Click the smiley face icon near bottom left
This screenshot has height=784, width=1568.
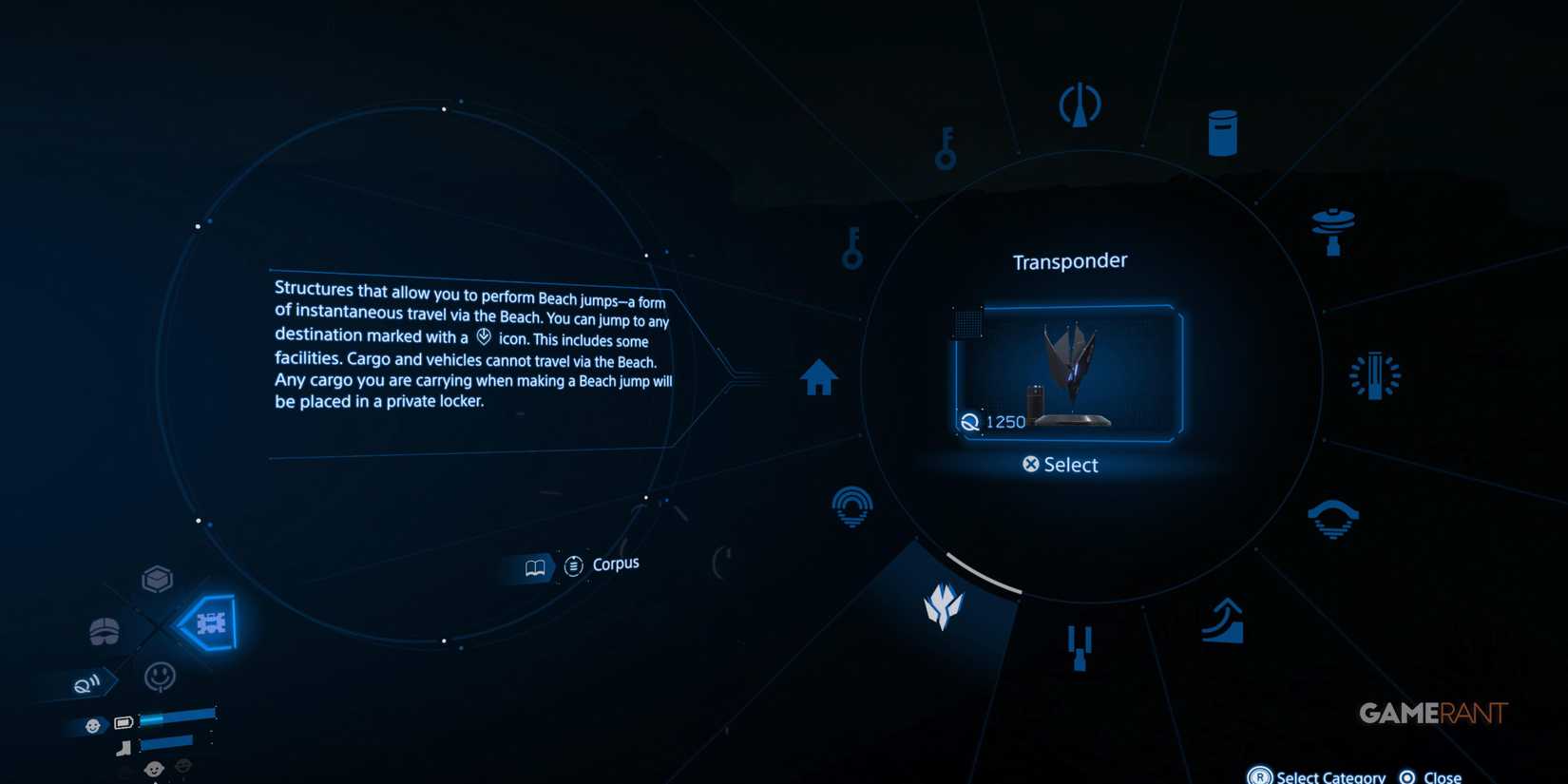pos(160,677)
